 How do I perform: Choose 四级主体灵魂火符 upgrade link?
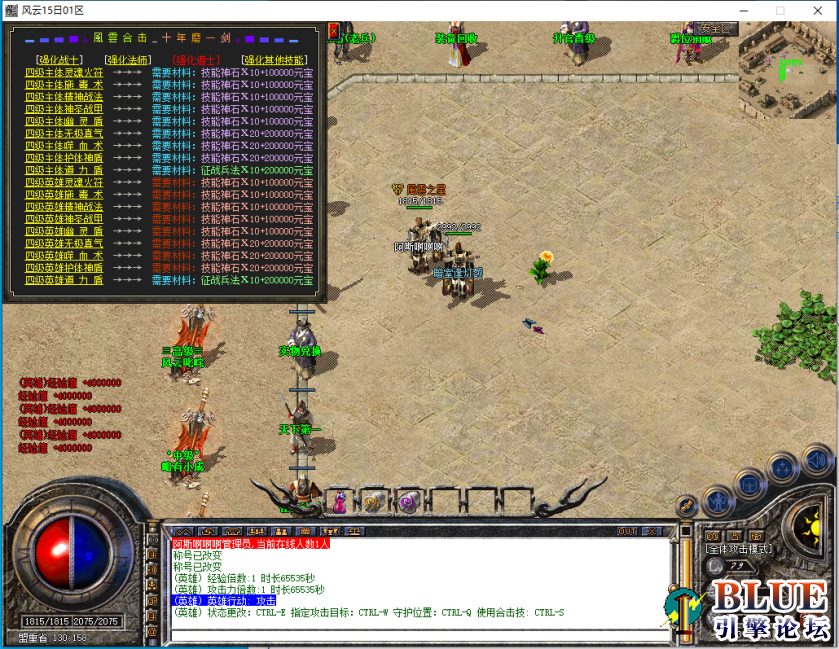[x=64, y=72]
